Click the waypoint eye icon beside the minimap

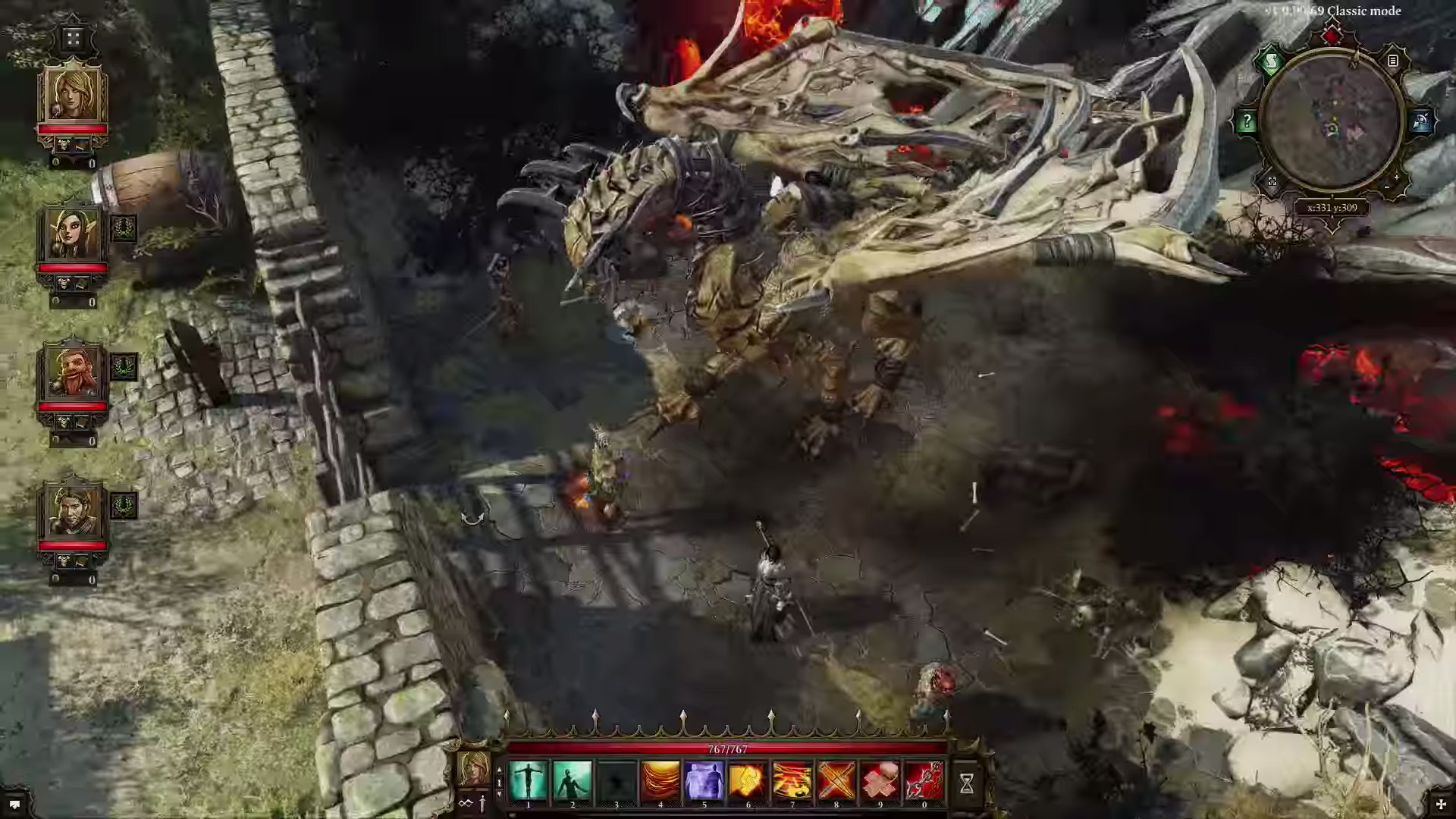pyautogui.click(x=1423, y=120)
